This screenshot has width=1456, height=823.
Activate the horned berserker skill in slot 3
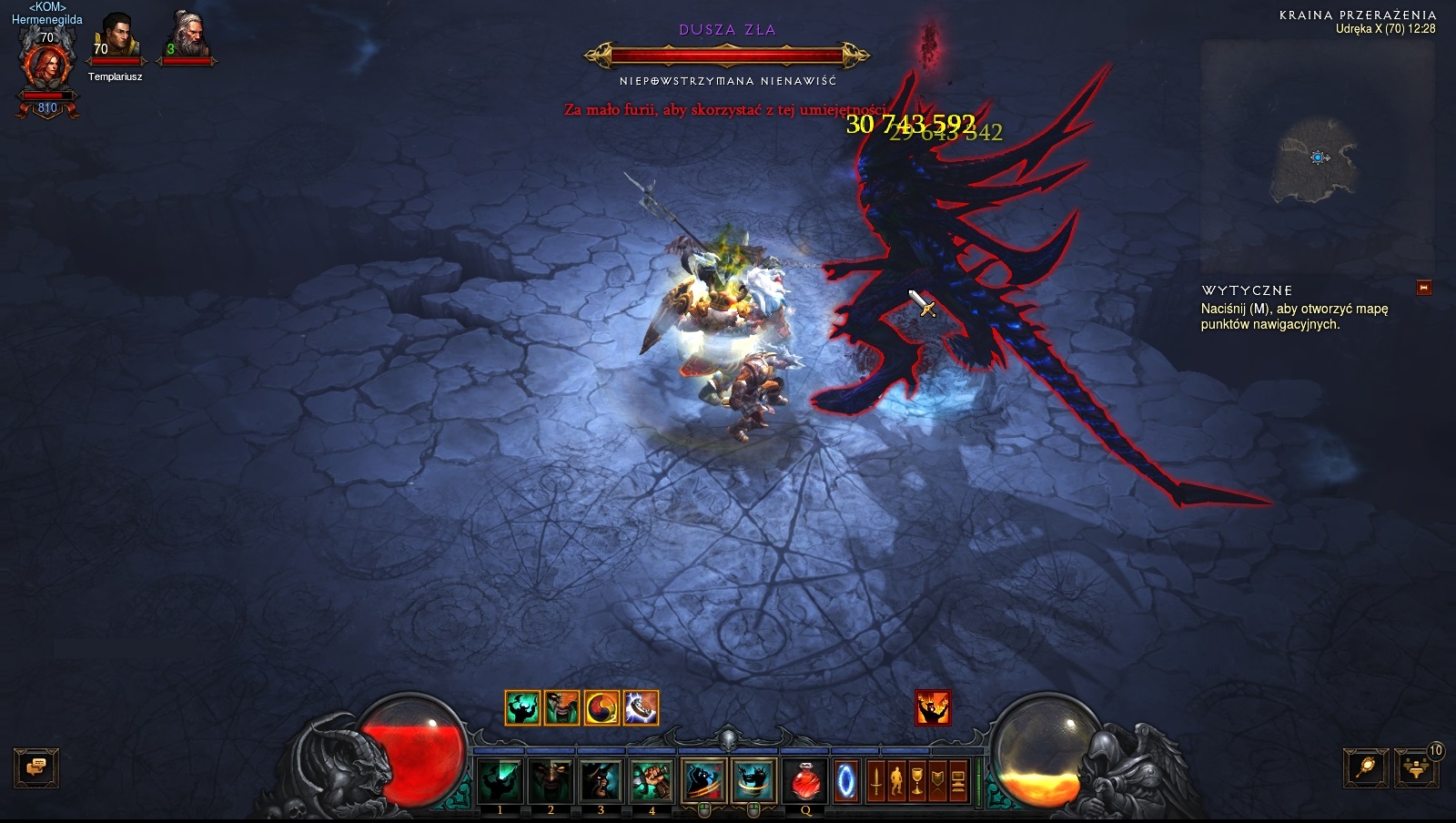[601, 780]
